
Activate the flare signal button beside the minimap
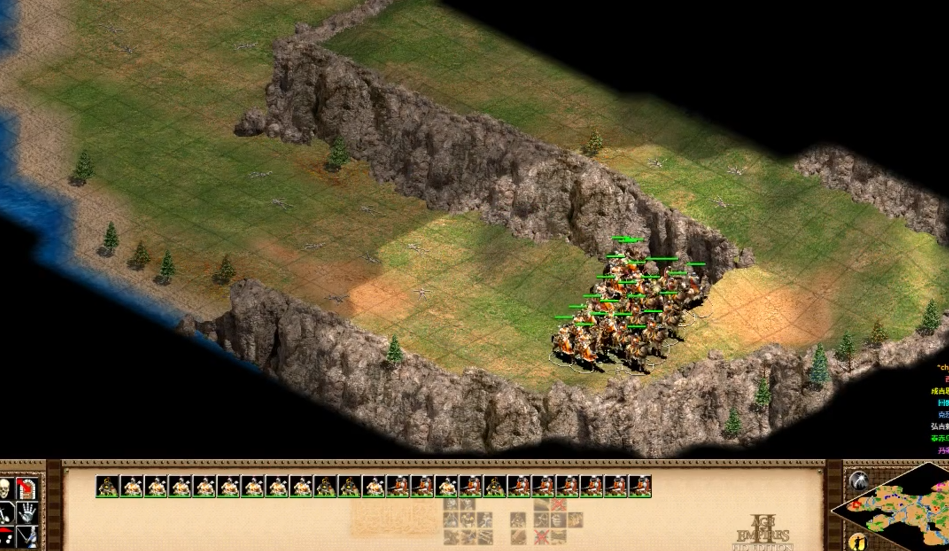click(x=857, y=480)
